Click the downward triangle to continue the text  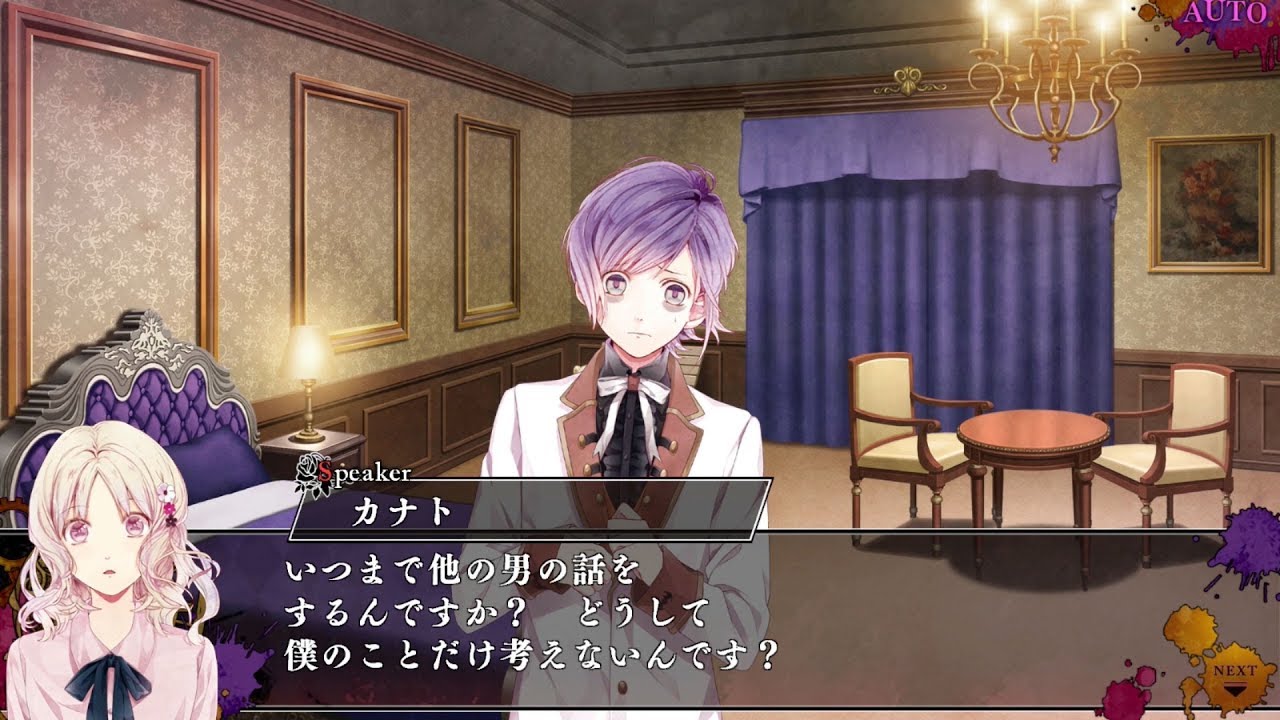click(x=1235, y=690)
